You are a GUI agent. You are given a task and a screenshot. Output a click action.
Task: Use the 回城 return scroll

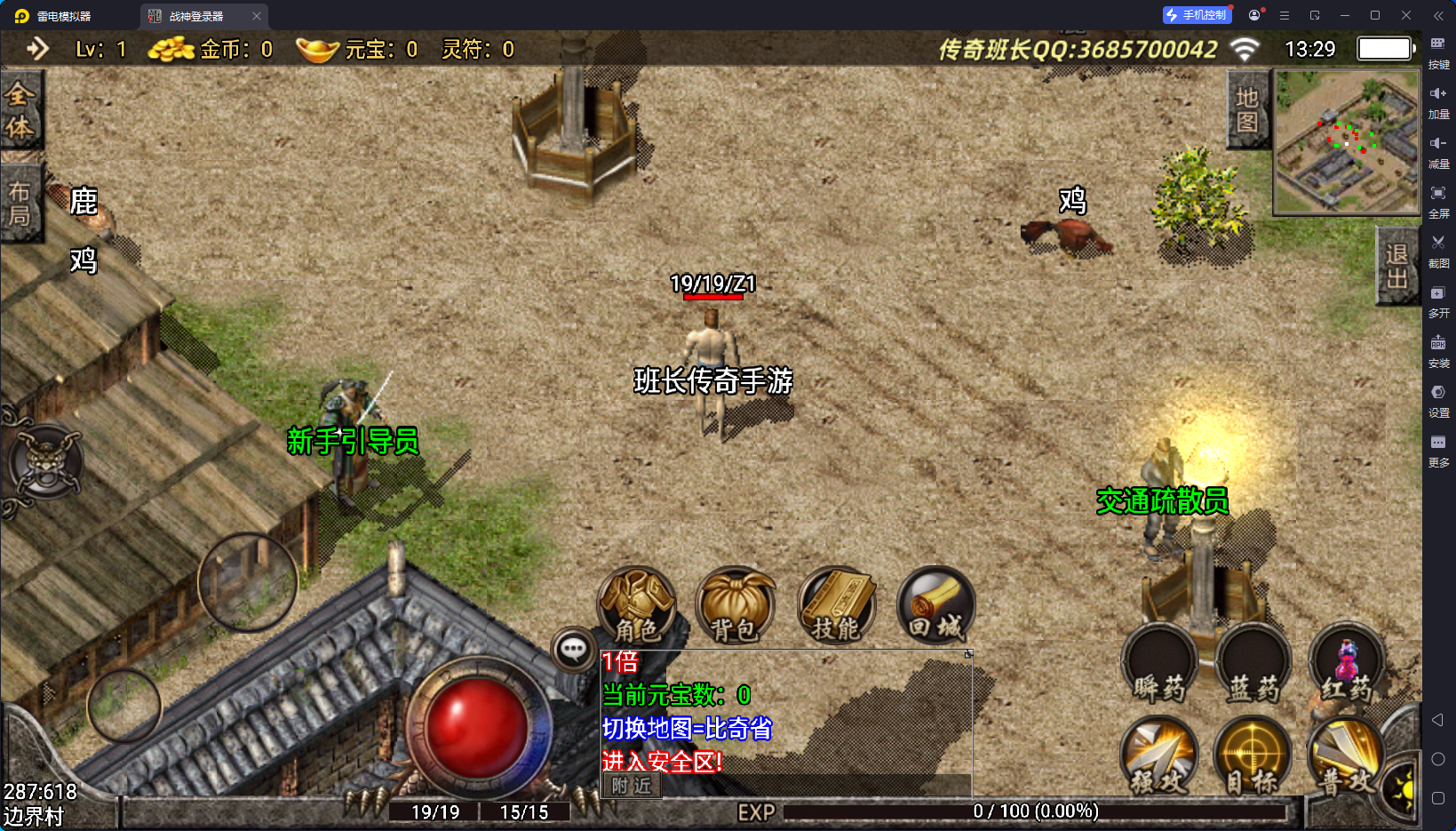point(935,605)
